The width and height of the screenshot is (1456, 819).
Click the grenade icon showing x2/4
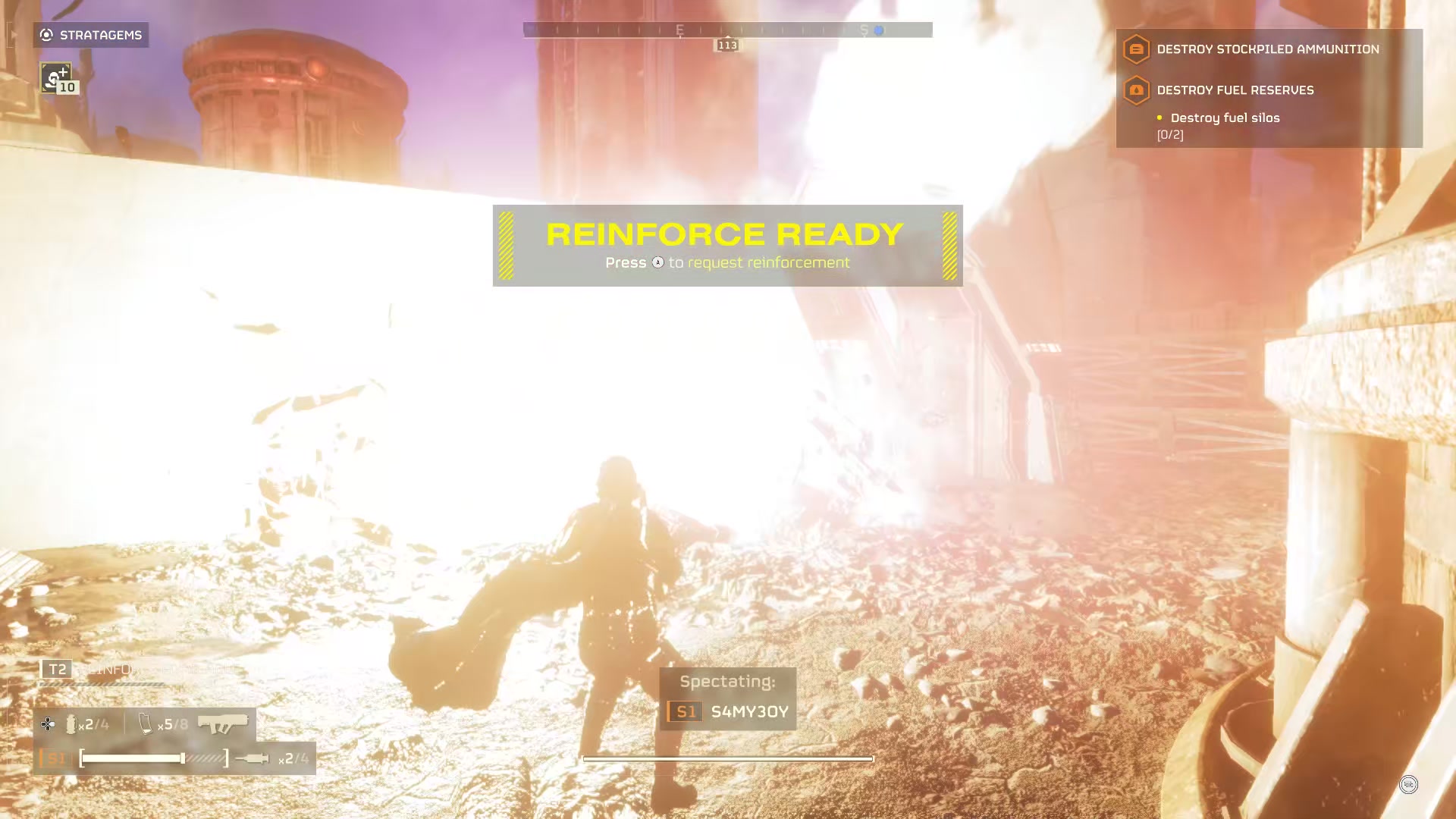click(x=74, y=724)
